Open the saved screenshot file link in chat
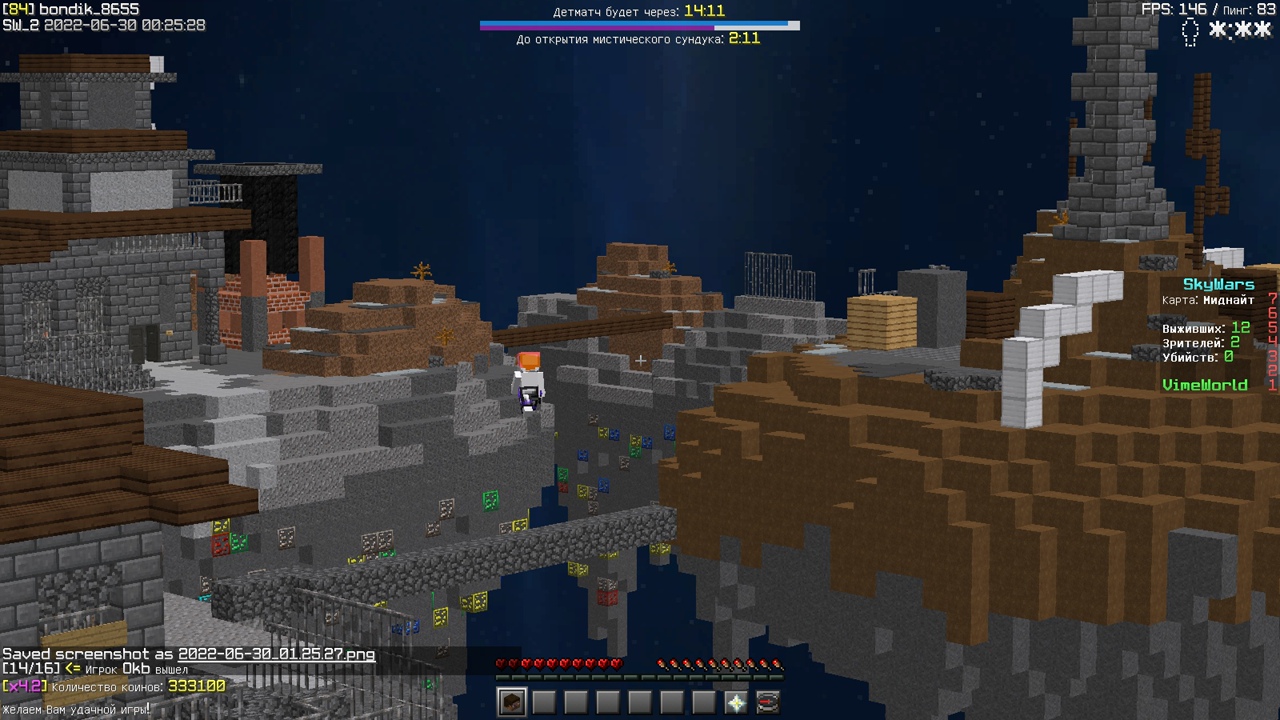 [x=277, y=654]
